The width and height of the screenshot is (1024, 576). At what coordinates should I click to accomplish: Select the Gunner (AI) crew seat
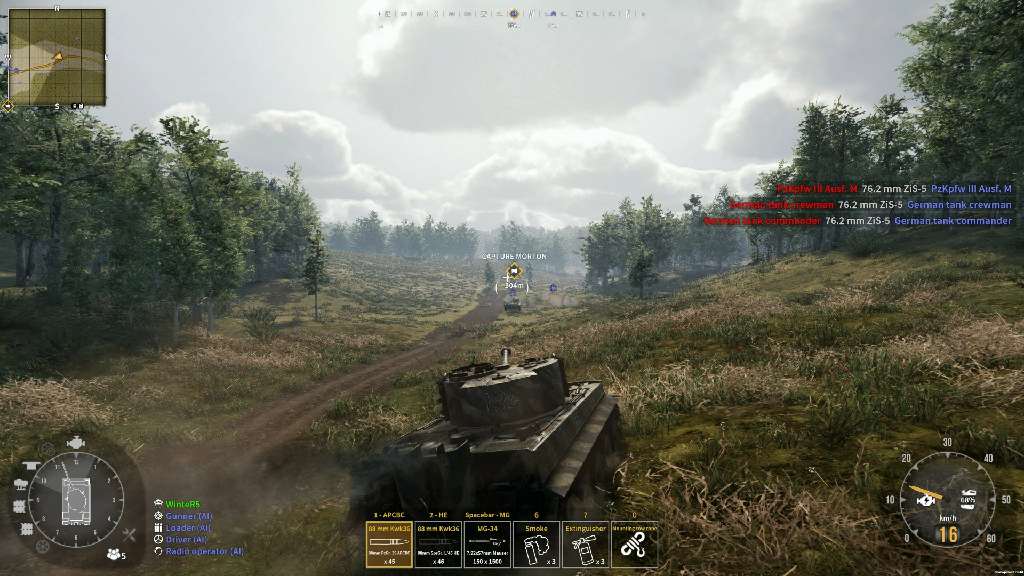(x=189, y=516)
